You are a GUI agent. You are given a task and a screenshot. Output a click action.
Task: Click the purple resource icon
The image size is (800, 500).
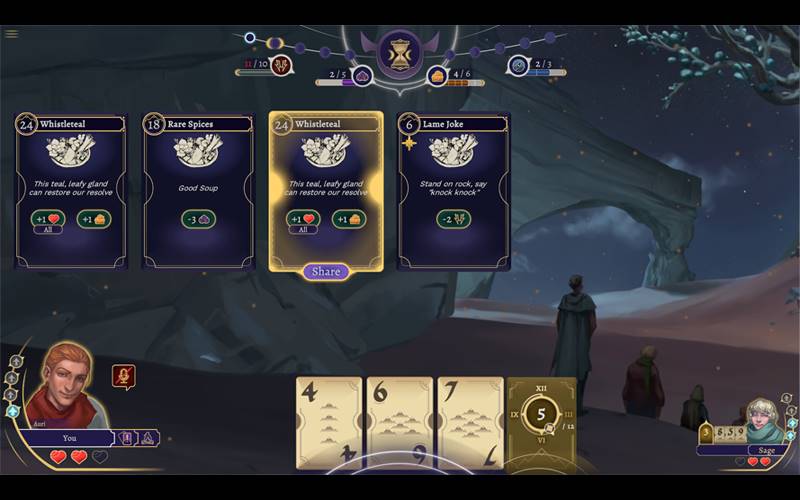pos(363,76)
